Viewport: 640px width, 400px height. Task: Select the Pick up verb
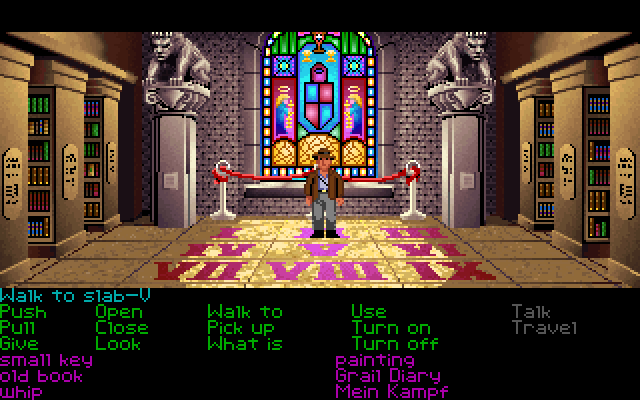coord(240,328)
